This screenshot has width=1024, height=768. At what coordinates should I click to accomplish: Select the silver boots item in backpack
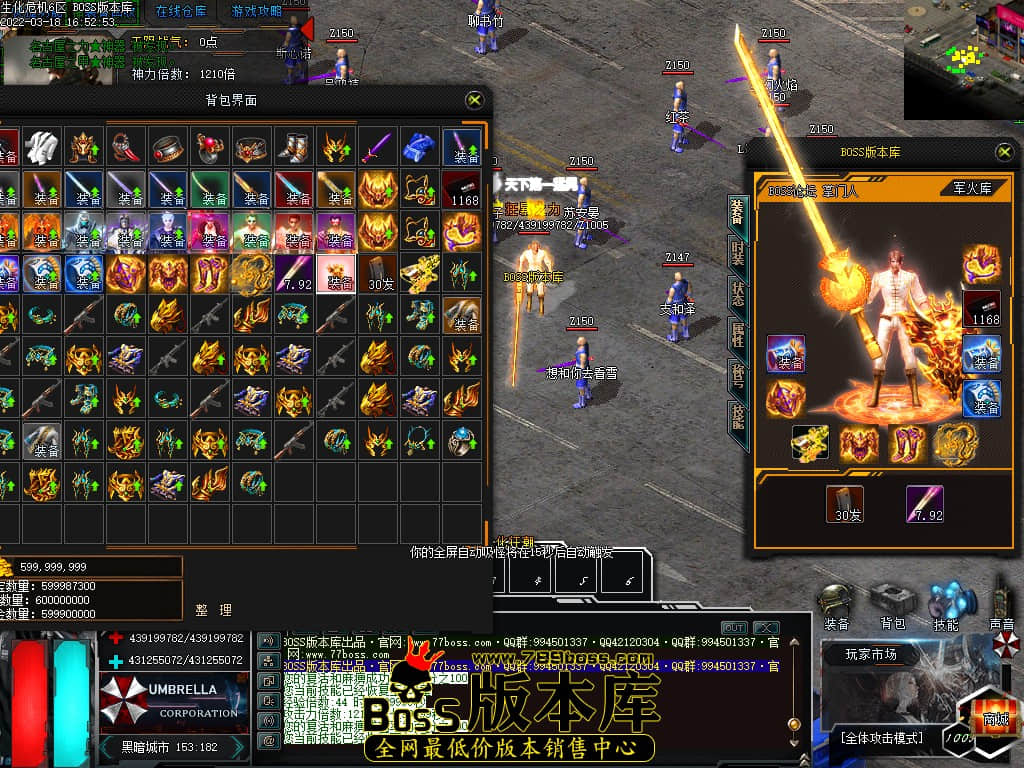[x=294, y=147]
